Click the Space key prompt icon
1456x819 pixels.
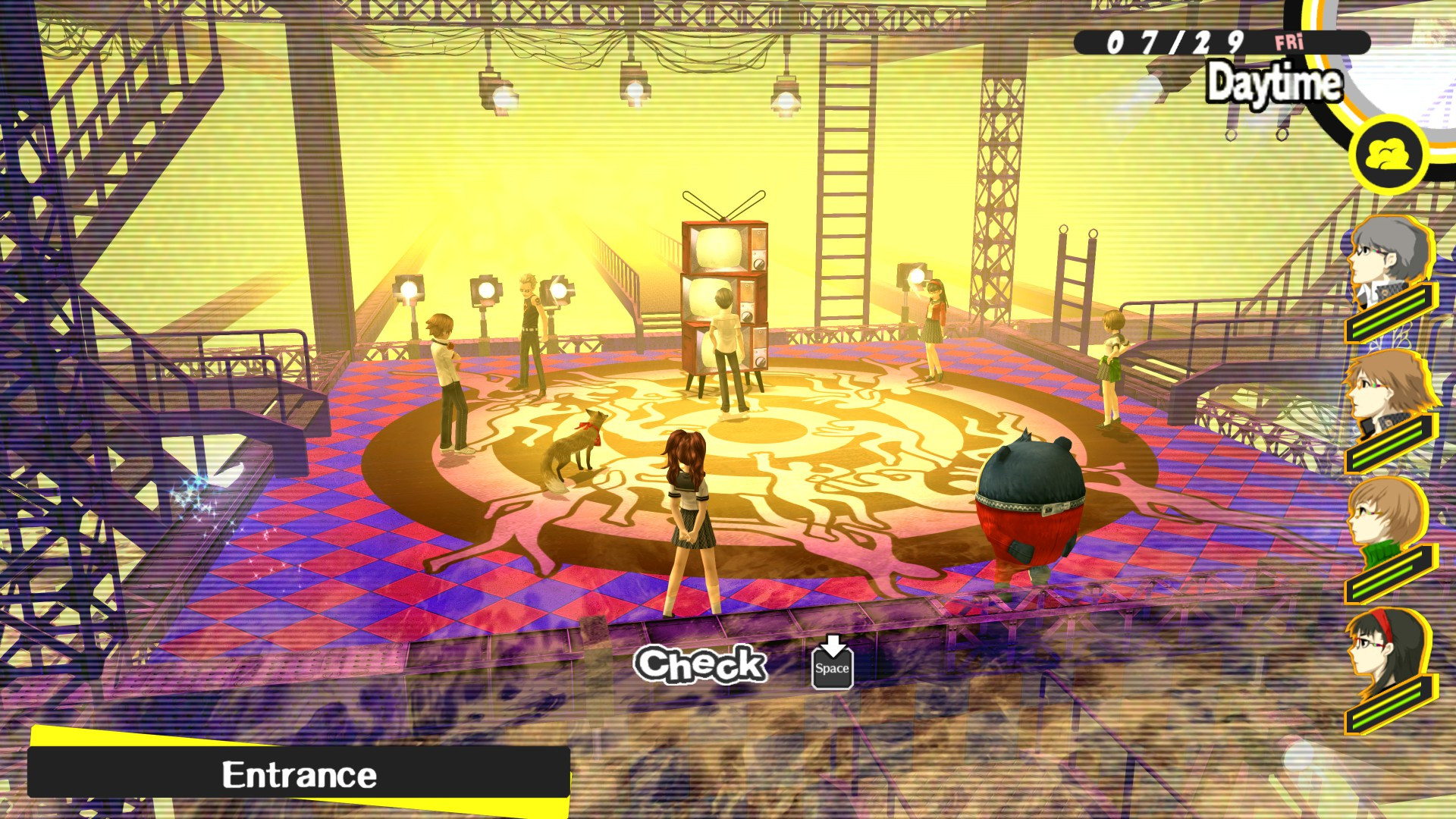click(833, 672)
